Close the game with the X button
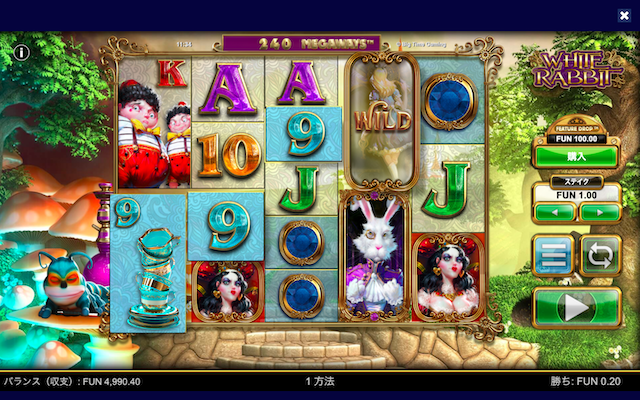The height and width of the screenshot is (400, 640). [624, 15]
